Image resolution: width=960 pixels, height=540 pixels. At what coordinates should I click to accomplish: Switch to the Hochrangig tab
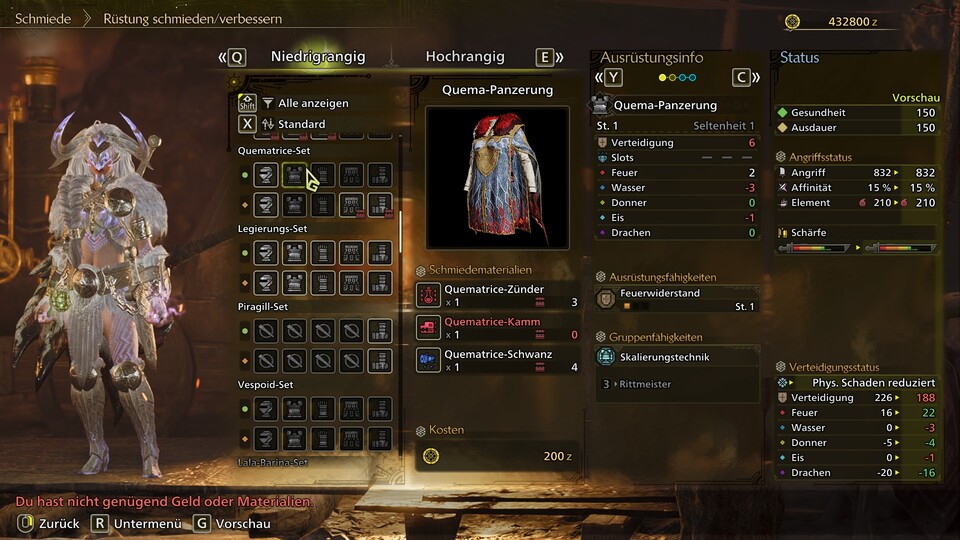coord(464,57)
